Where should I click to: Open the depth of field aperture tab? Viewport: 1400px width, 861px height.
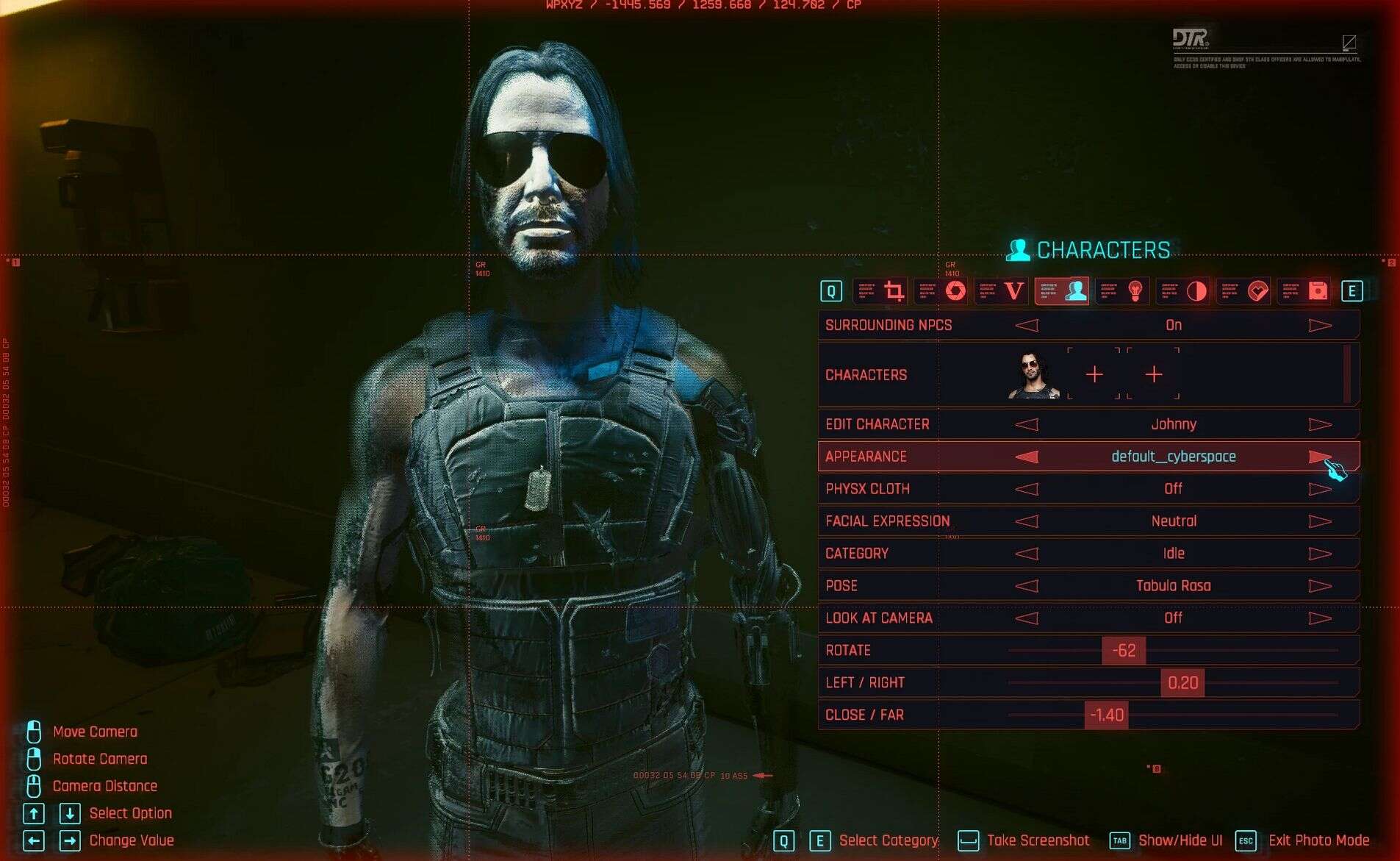955,291
